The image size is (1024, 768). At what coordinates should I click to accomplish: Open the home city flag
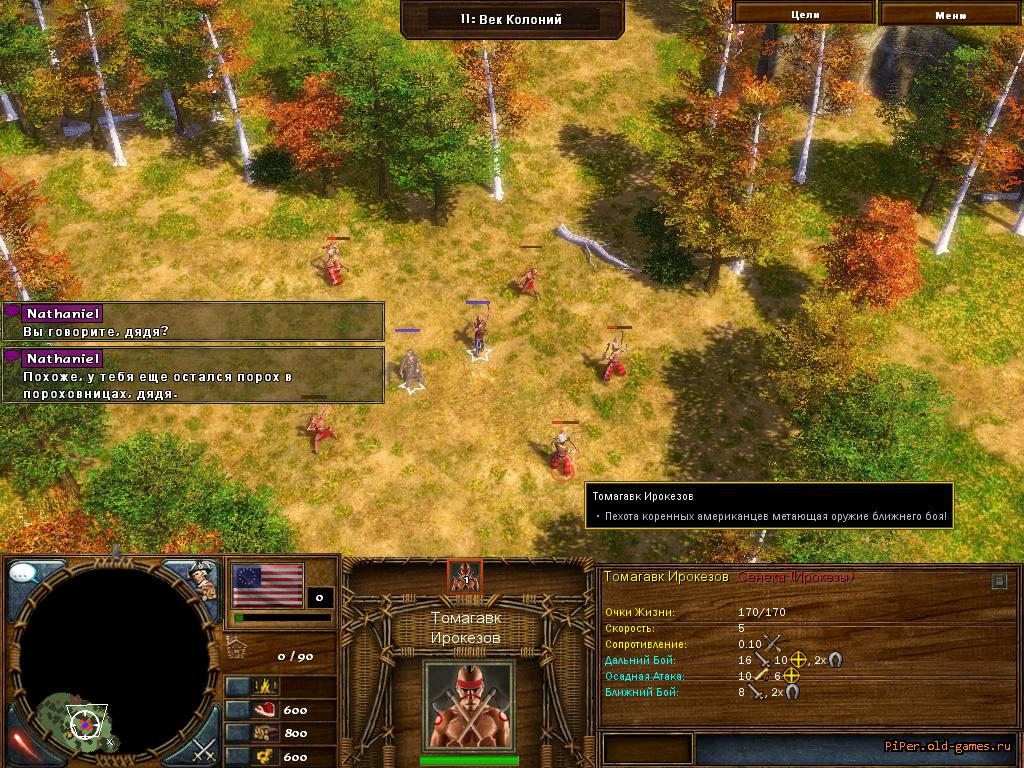click(268, 585)
